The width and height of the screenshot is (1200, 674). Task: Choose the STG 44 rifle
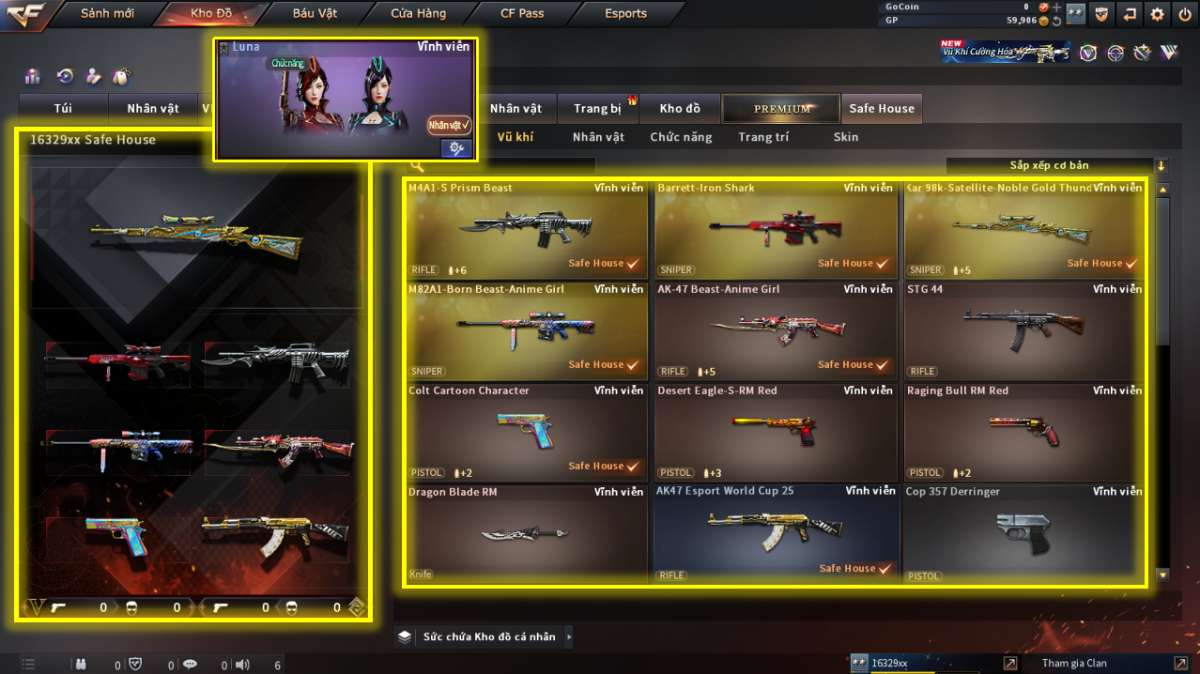click(1024, 331)
